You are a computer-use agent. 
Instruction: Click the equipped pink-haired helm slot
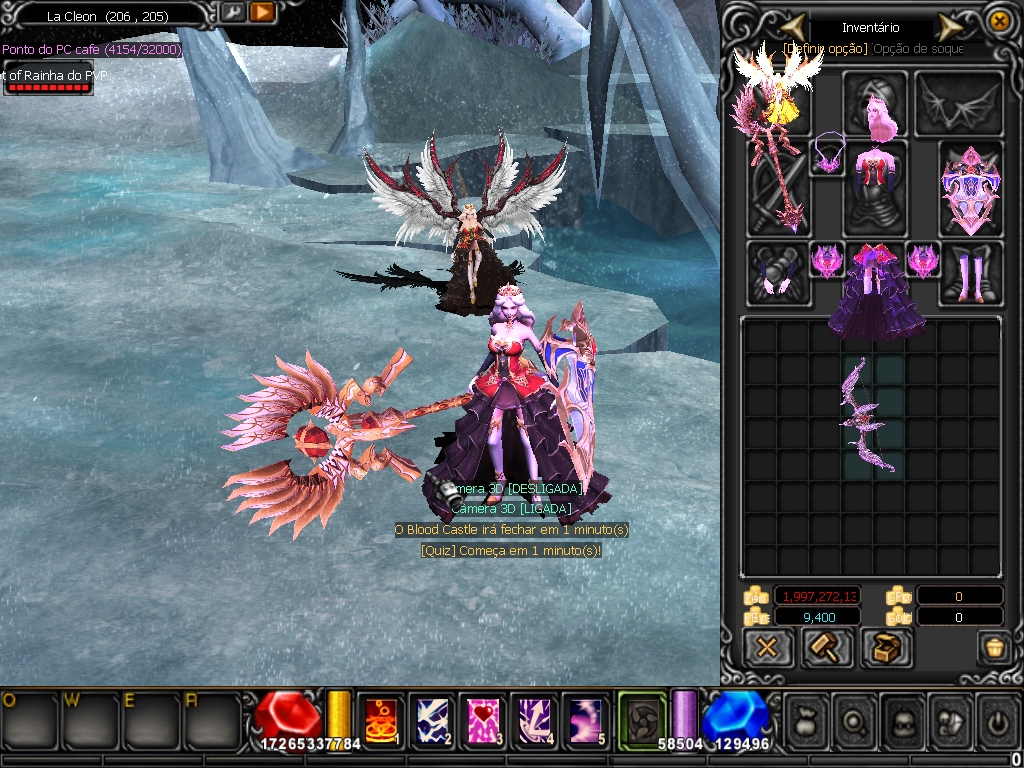click(875, 103)
